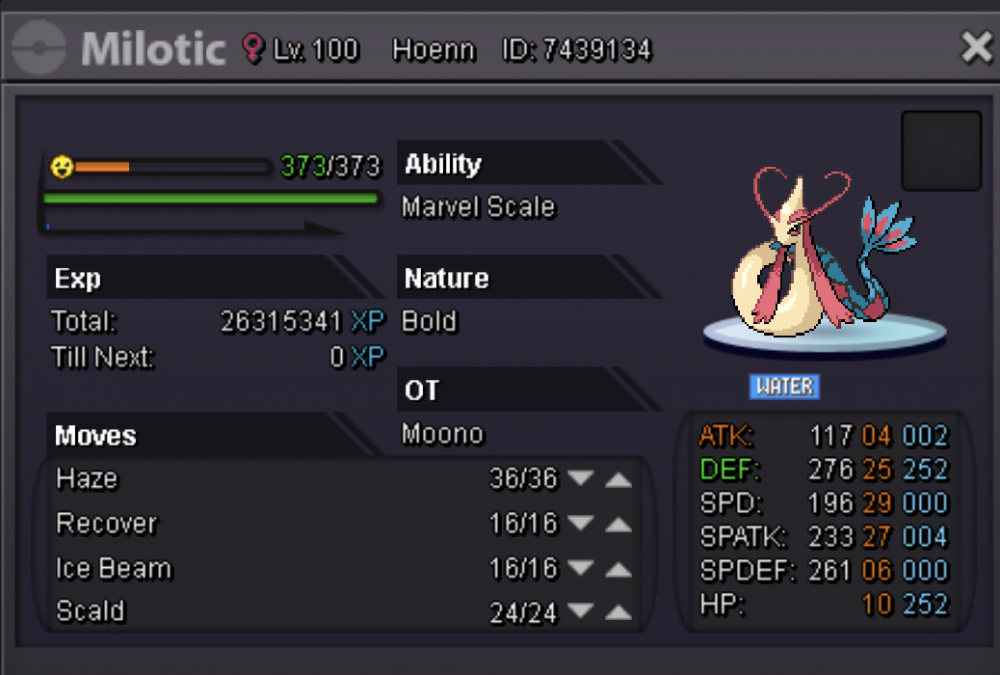This screenshot has height=675, width=1000.
Task: Move Ice Beam up in the move list
Action: (x=619, y=569)
